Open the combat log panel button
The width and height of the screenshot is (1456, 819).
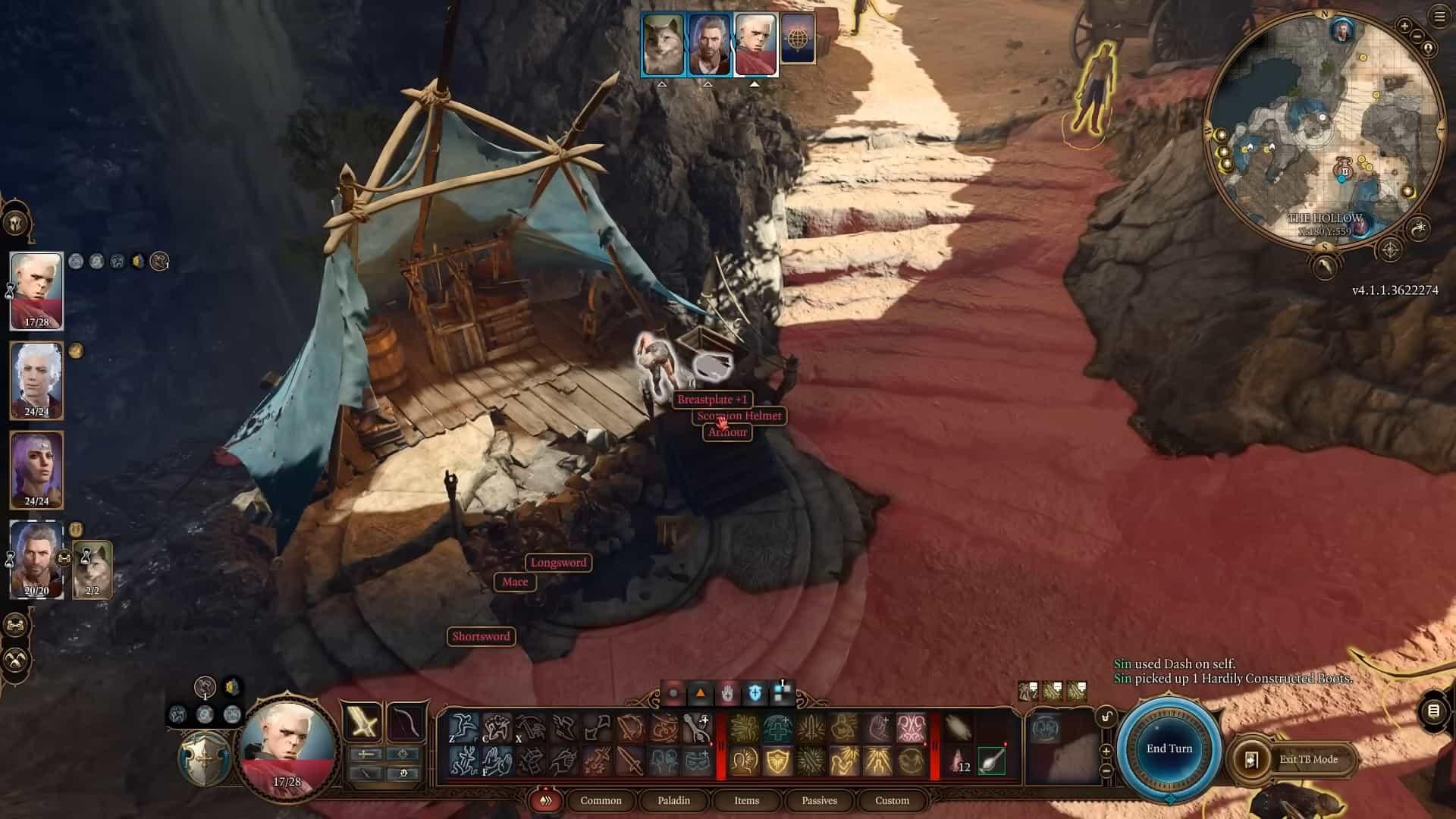click(x=1433, y=711)
